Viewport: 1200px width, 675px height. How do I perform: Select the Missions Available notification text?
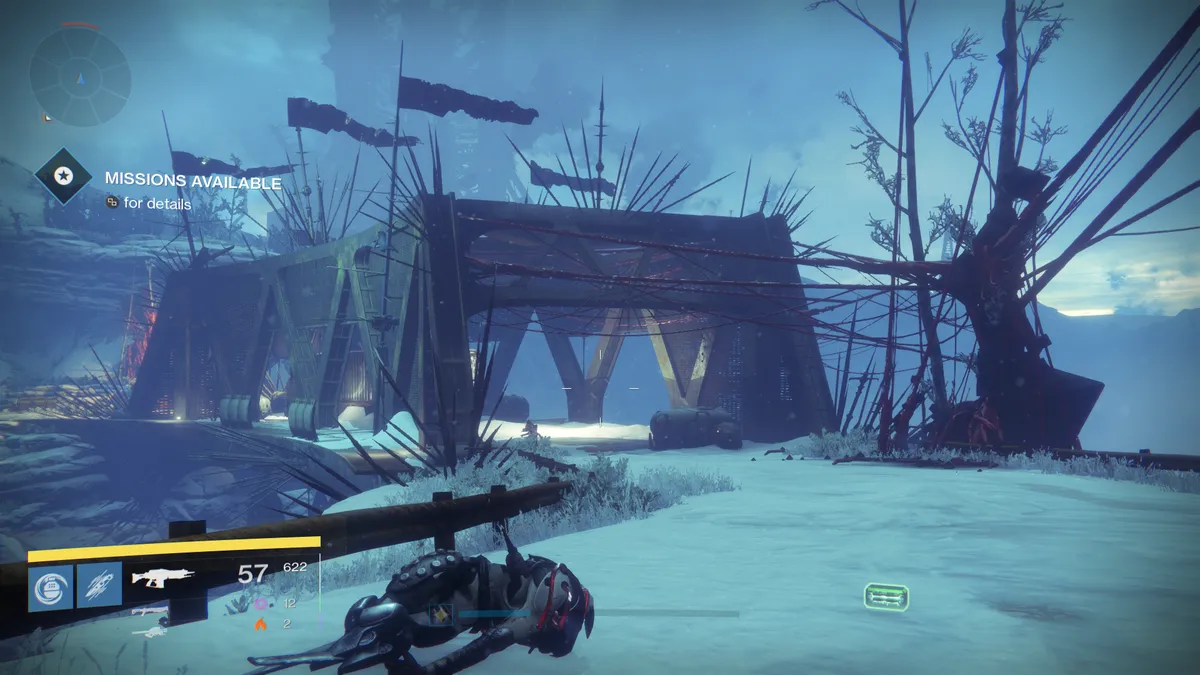[x=193, y=183]
